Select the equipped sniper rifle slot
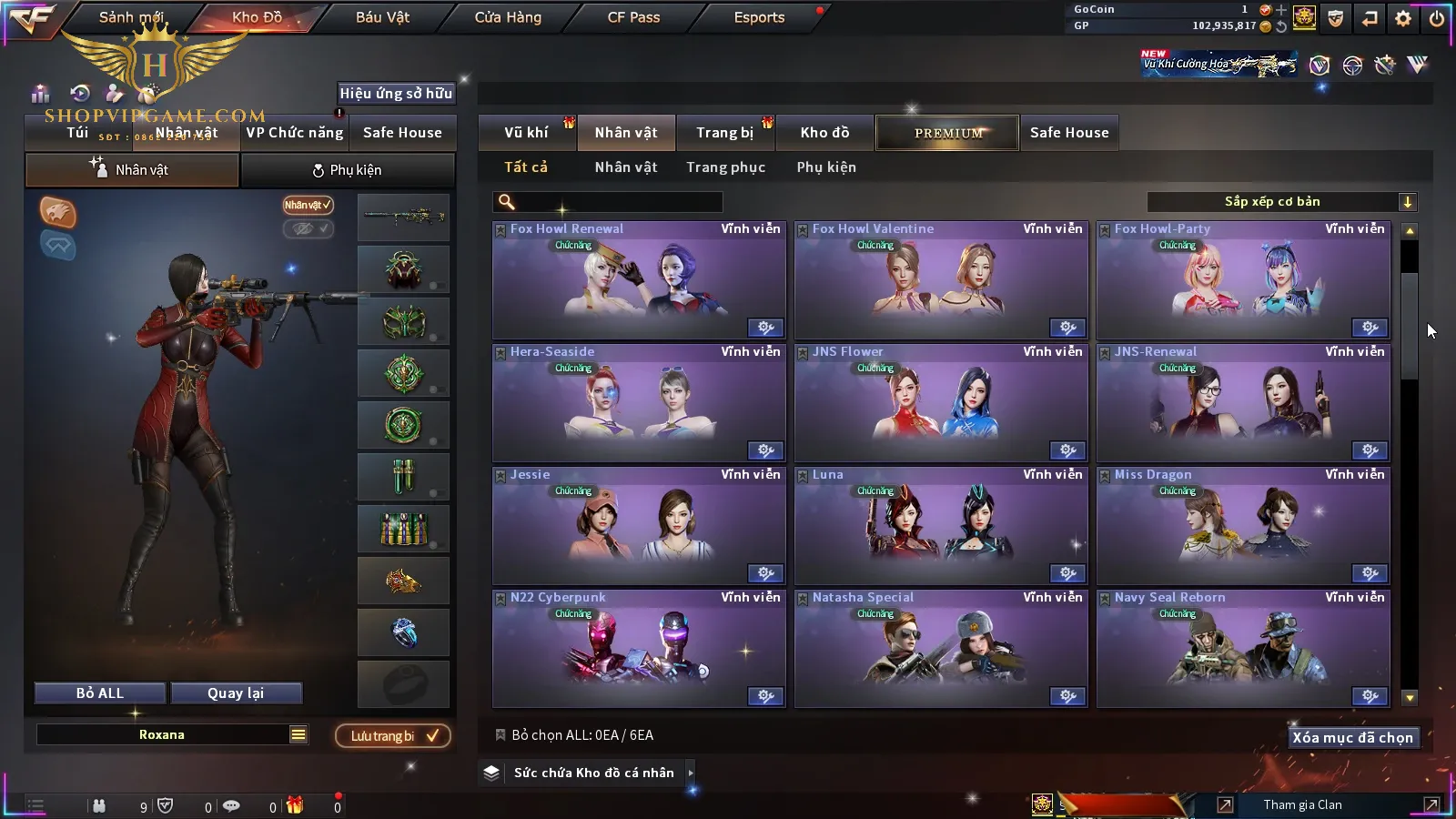The width and height of the screenshot is (1456, 819). point(403,217)
